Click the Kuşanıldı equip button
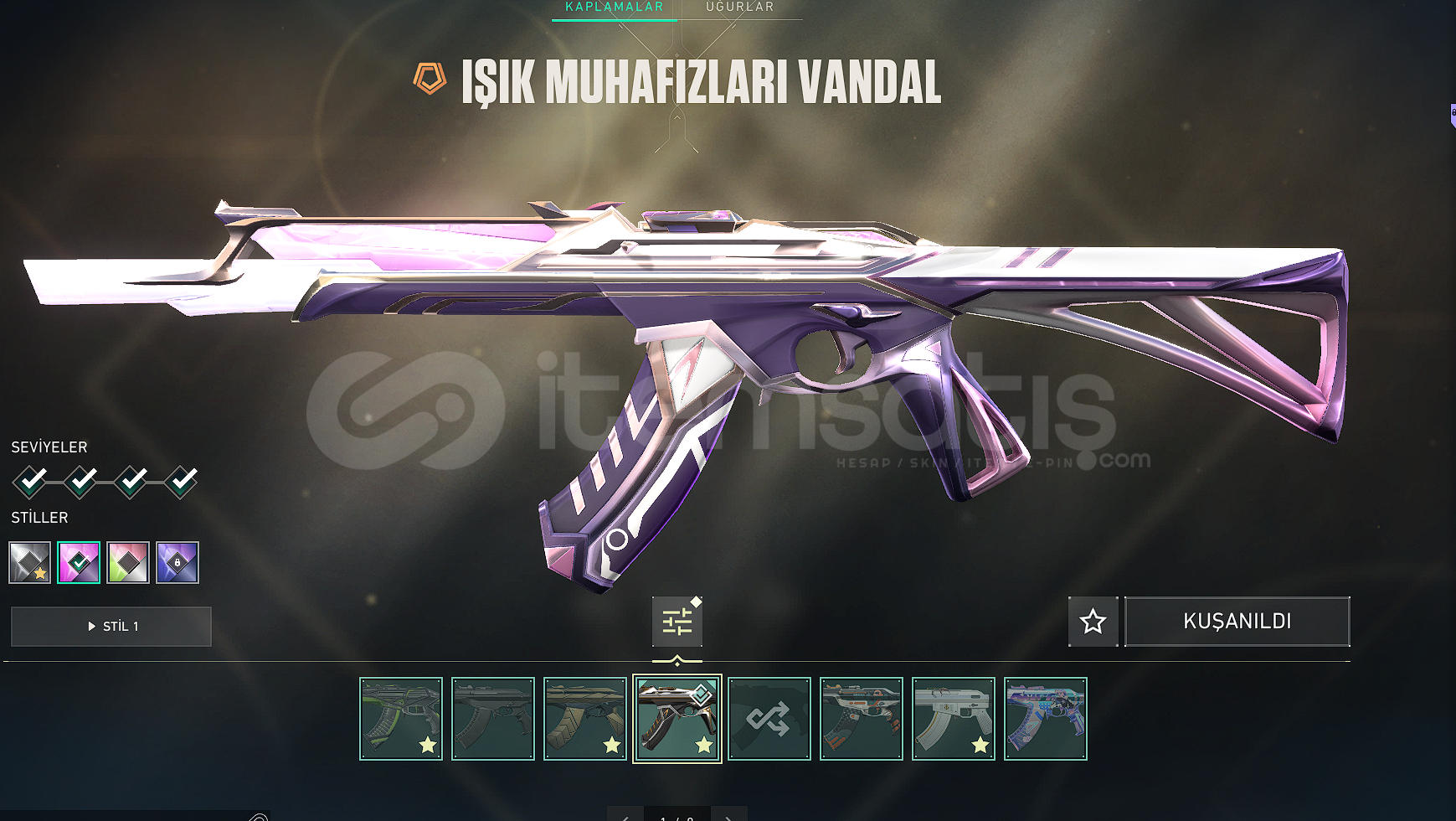1456x821 pixels. pos(1237,622)
